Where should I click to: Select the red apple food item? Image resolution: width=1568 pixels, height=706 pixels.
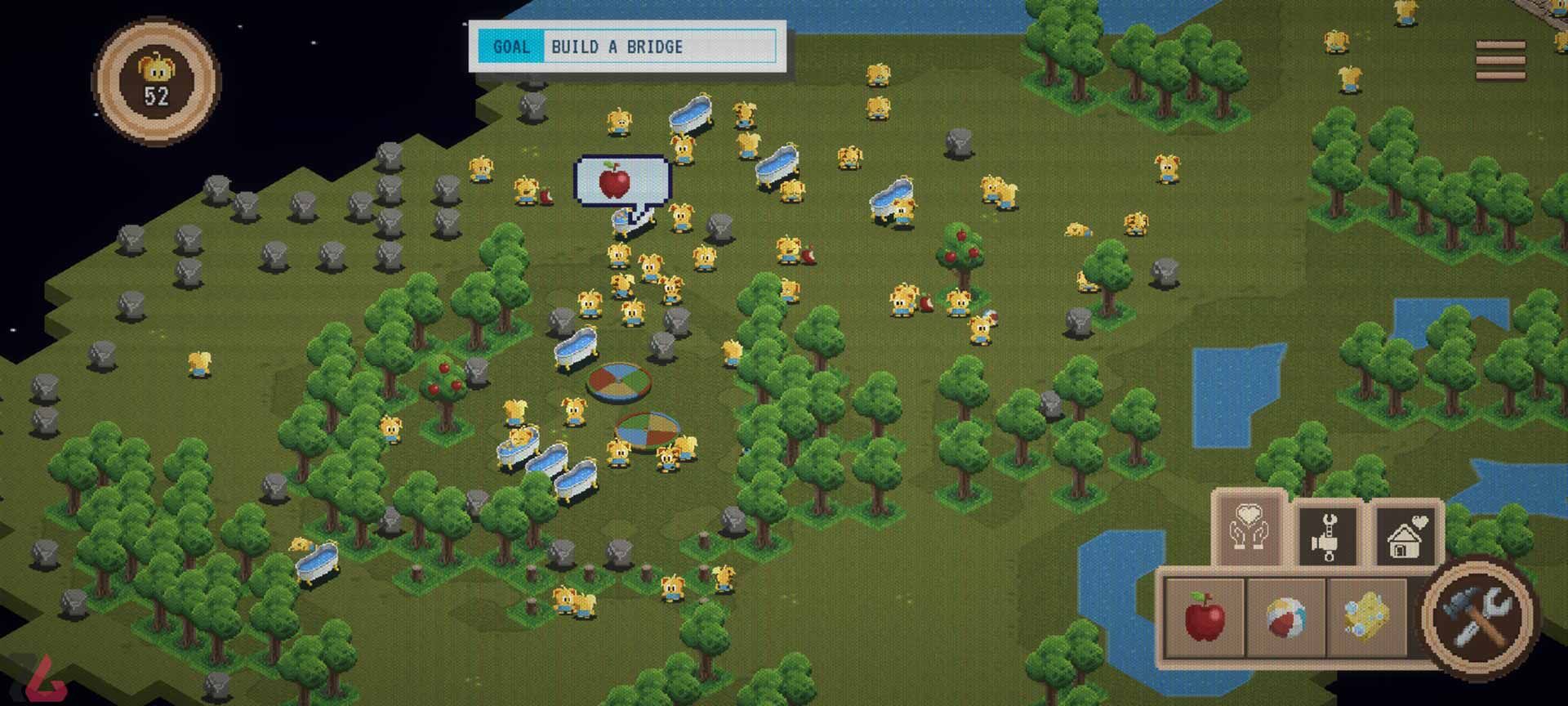1204,617
